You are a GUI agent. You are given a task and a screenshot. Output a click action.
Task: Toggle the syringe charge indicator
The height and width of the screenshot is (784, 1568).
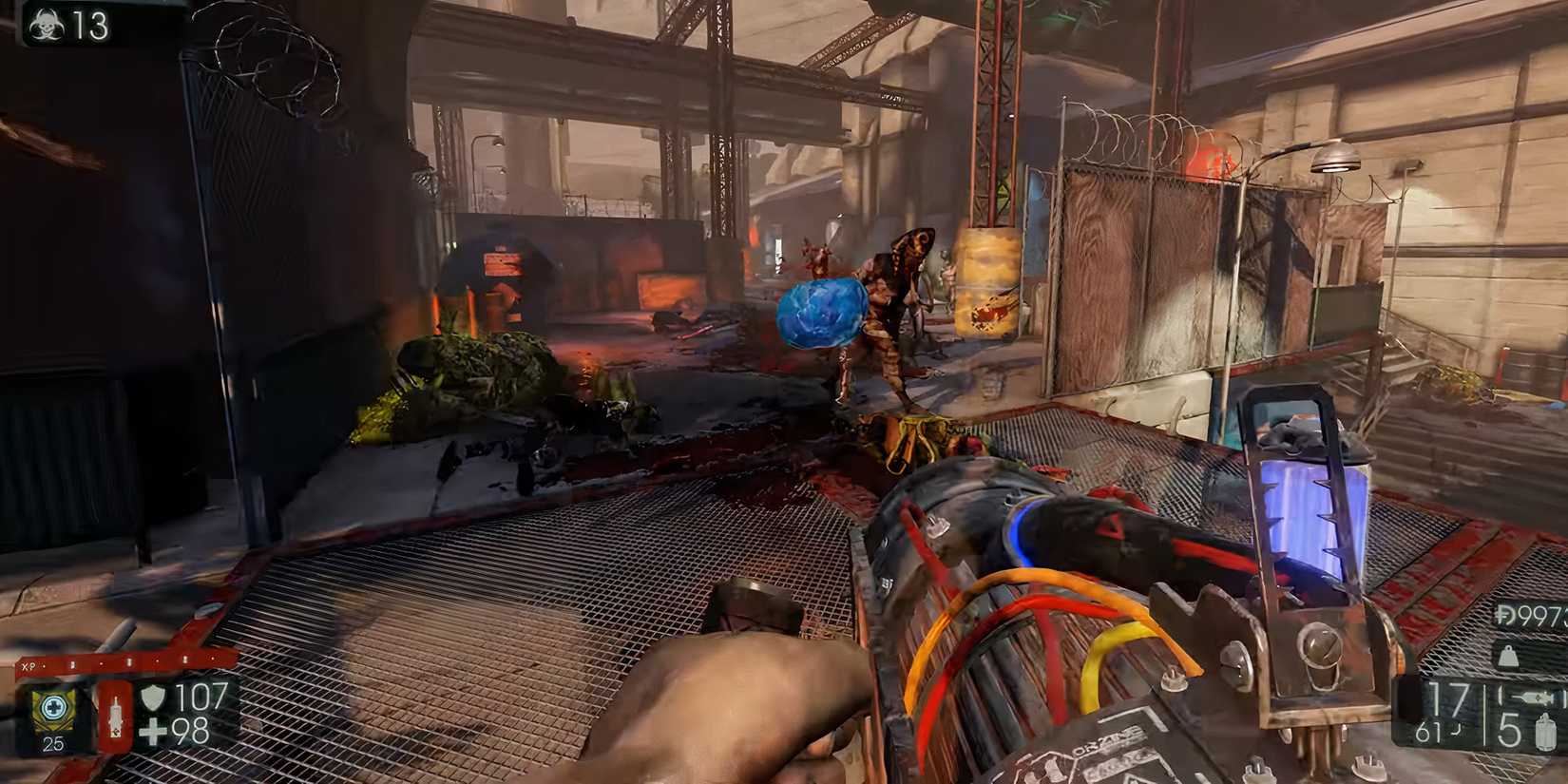pos(115,717)
